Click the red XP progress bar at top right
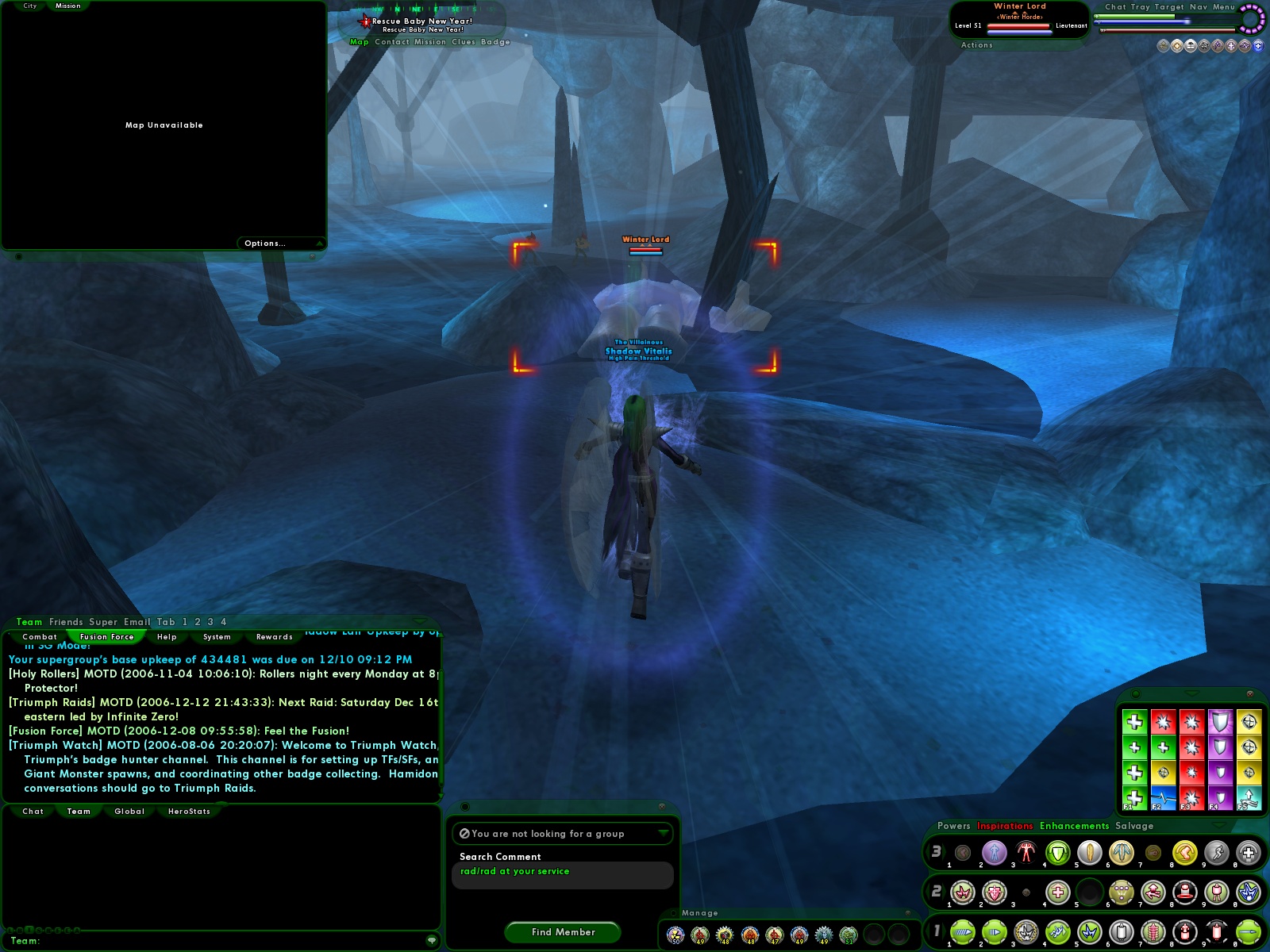Image resolution: width=1270 pixels, height=952 pixels. pyautogui.click(x=1167, y=30)
